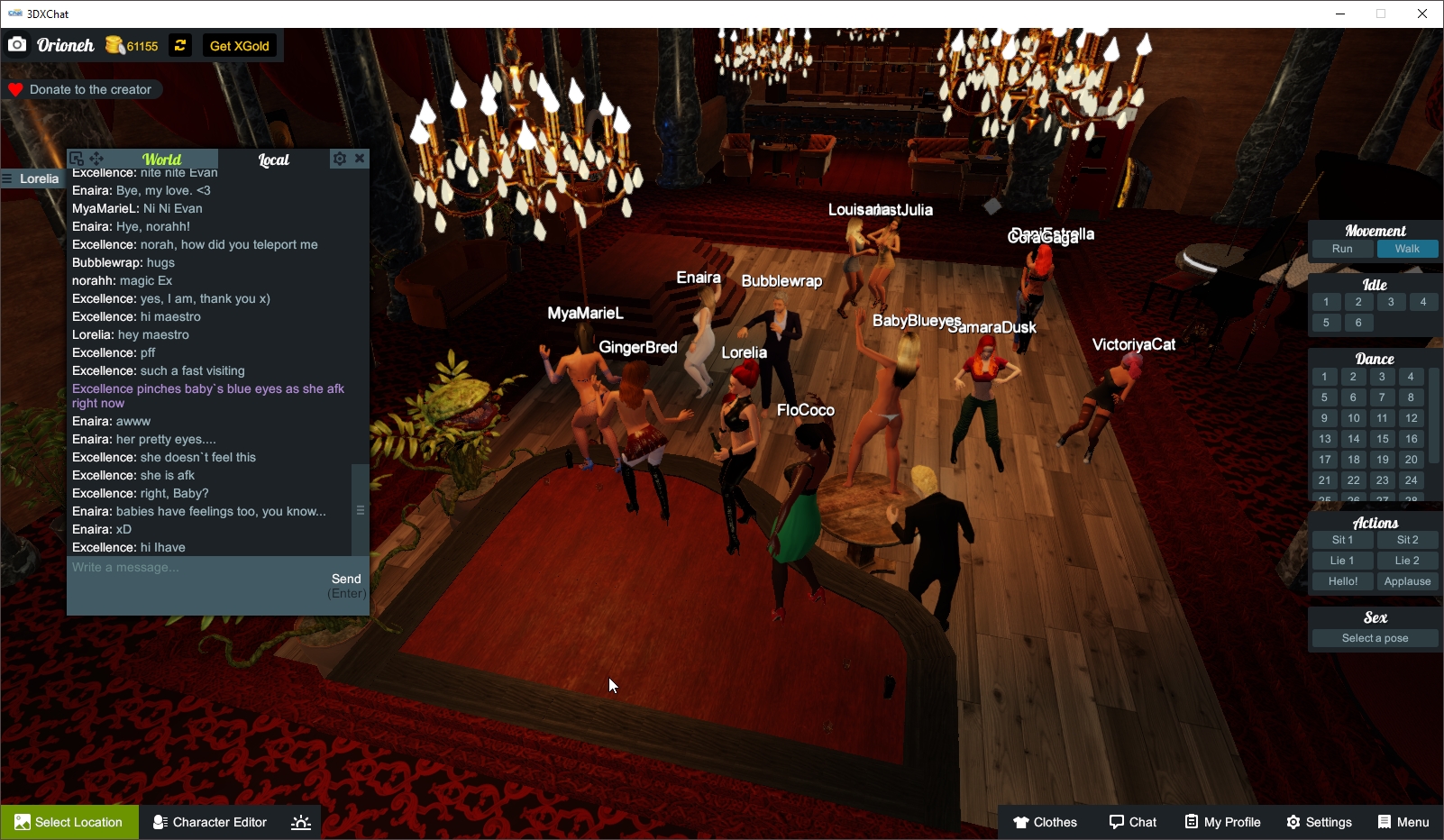Click the XGold refresh icon

(179, 45)
